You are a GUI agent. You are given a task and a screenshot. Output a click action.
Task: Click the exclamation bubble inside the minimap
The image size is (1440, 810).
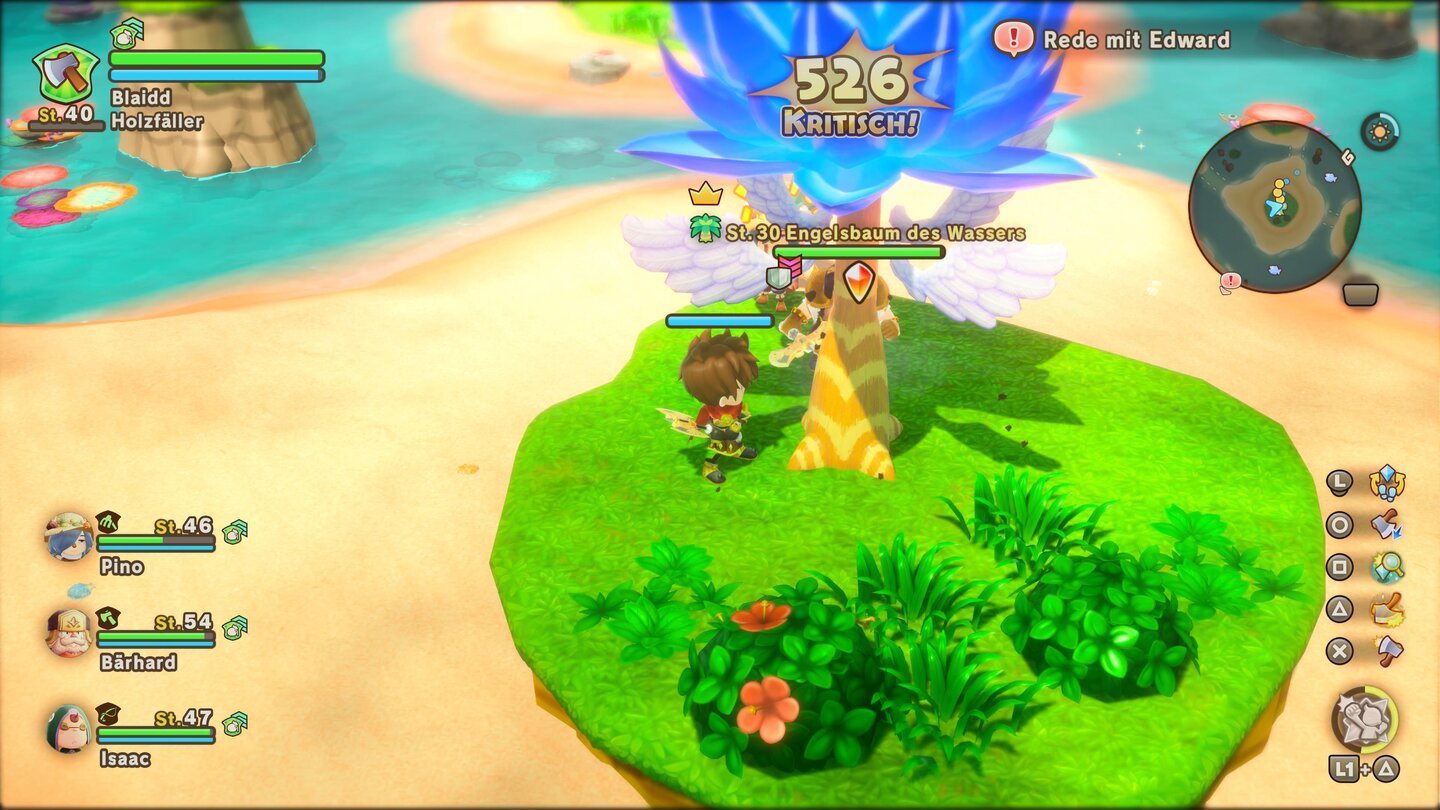coord(1229,280)
